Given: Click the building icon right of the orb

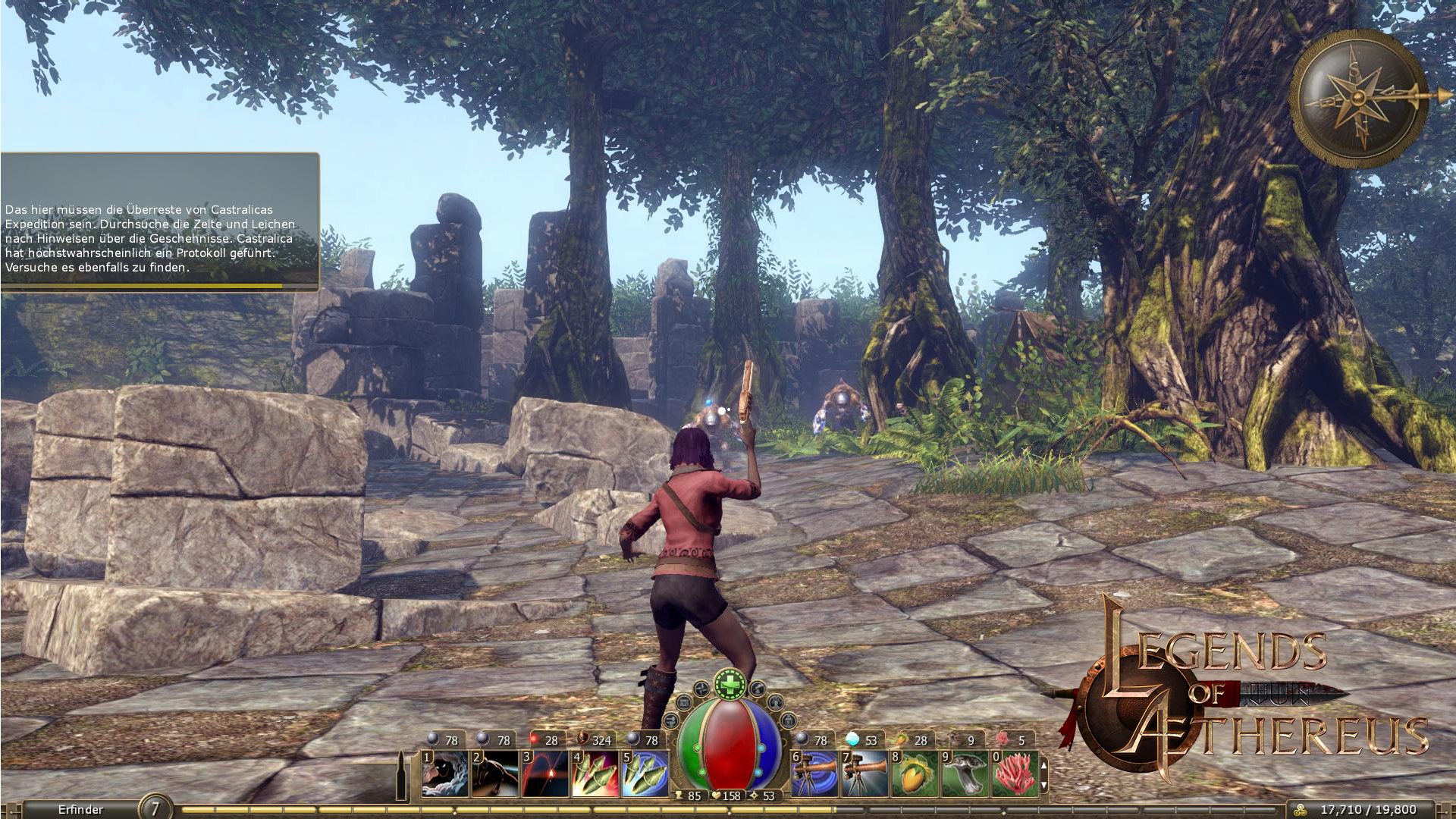Looking at the screenshot, I should (x=788, y=720).
